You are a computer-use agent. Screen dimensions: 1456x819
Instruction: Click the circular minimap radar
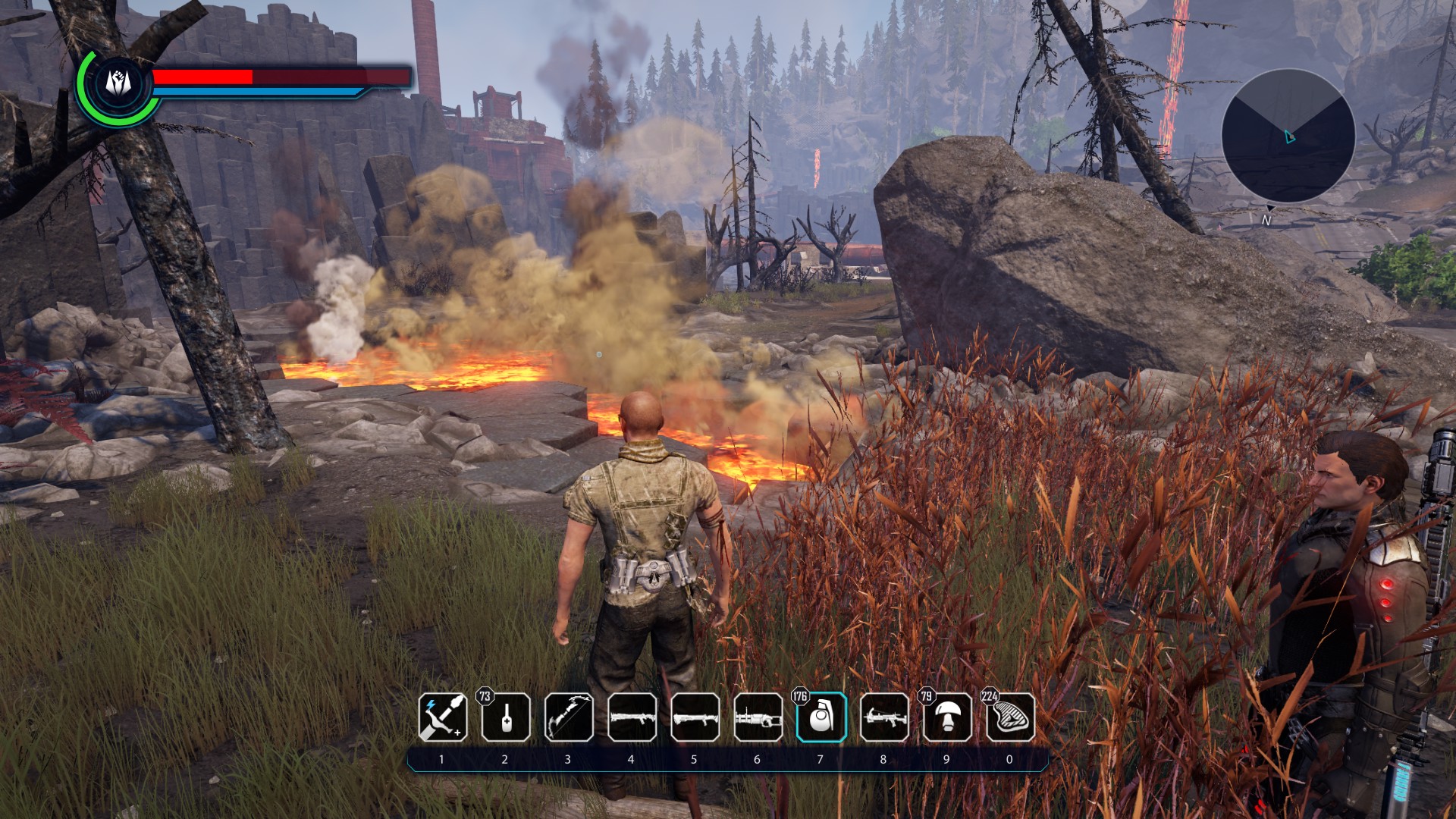click(1288, 136)
